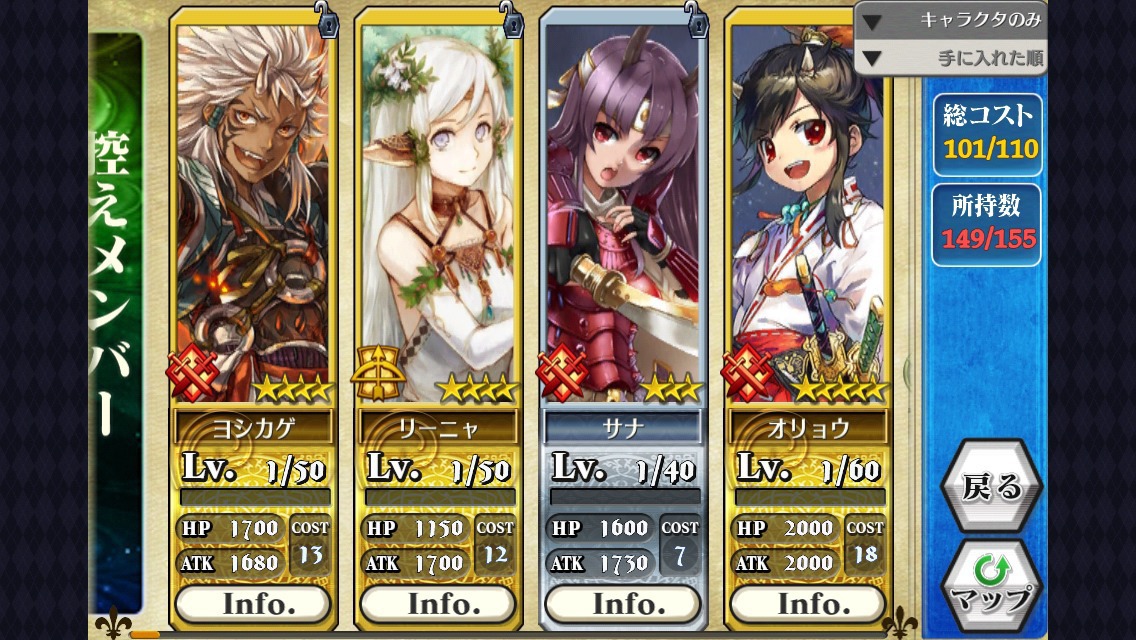Viewport: 1136px width, 640px height.
Task: Open Info for オリョウ
Action: [808, 604]
